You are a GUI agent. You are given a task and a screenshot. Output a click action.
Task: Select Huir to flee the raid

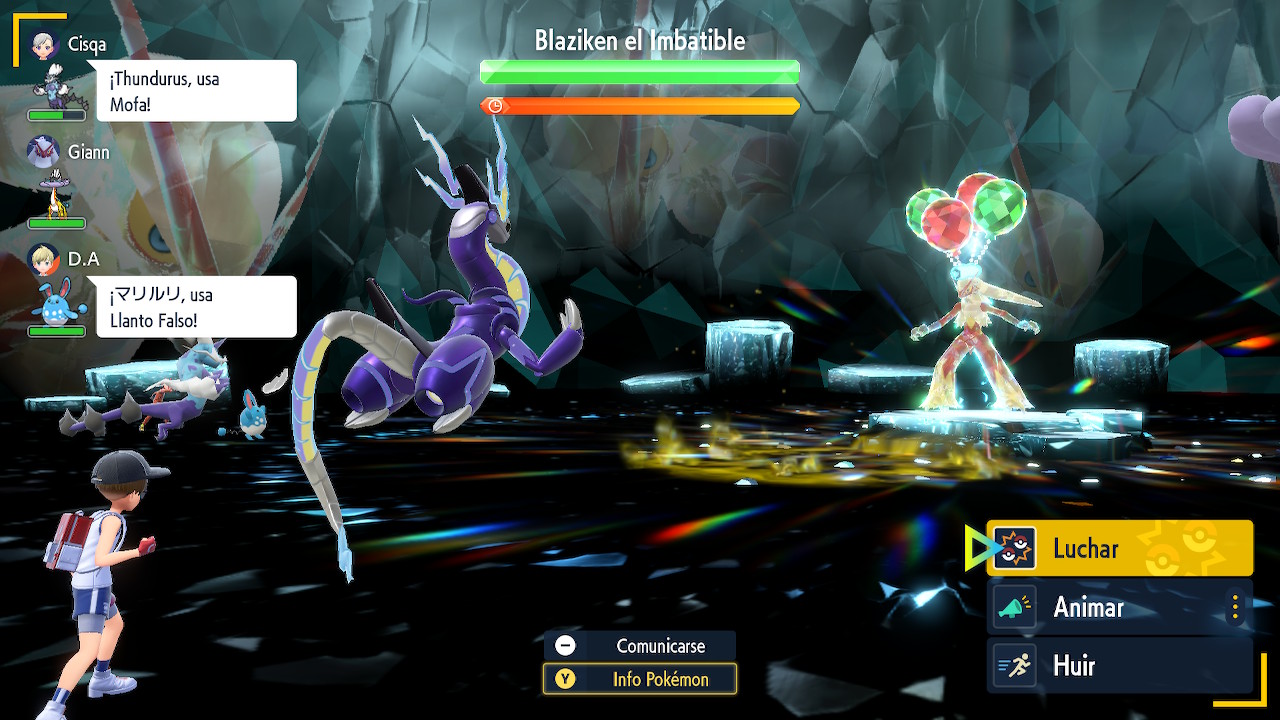(1119, 666)
